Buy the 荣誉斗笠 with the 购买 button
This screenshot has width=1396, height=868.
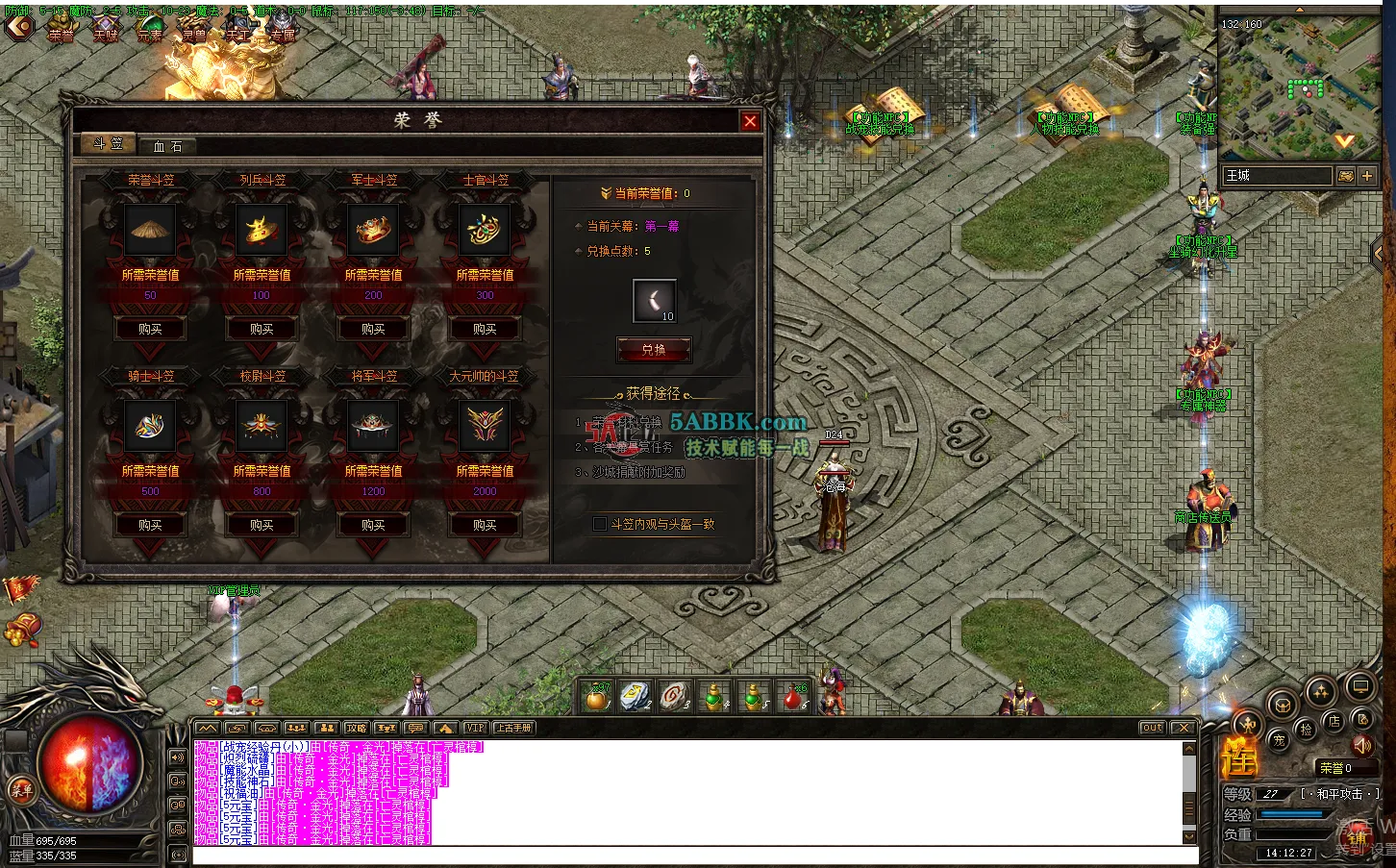(150, 329)
